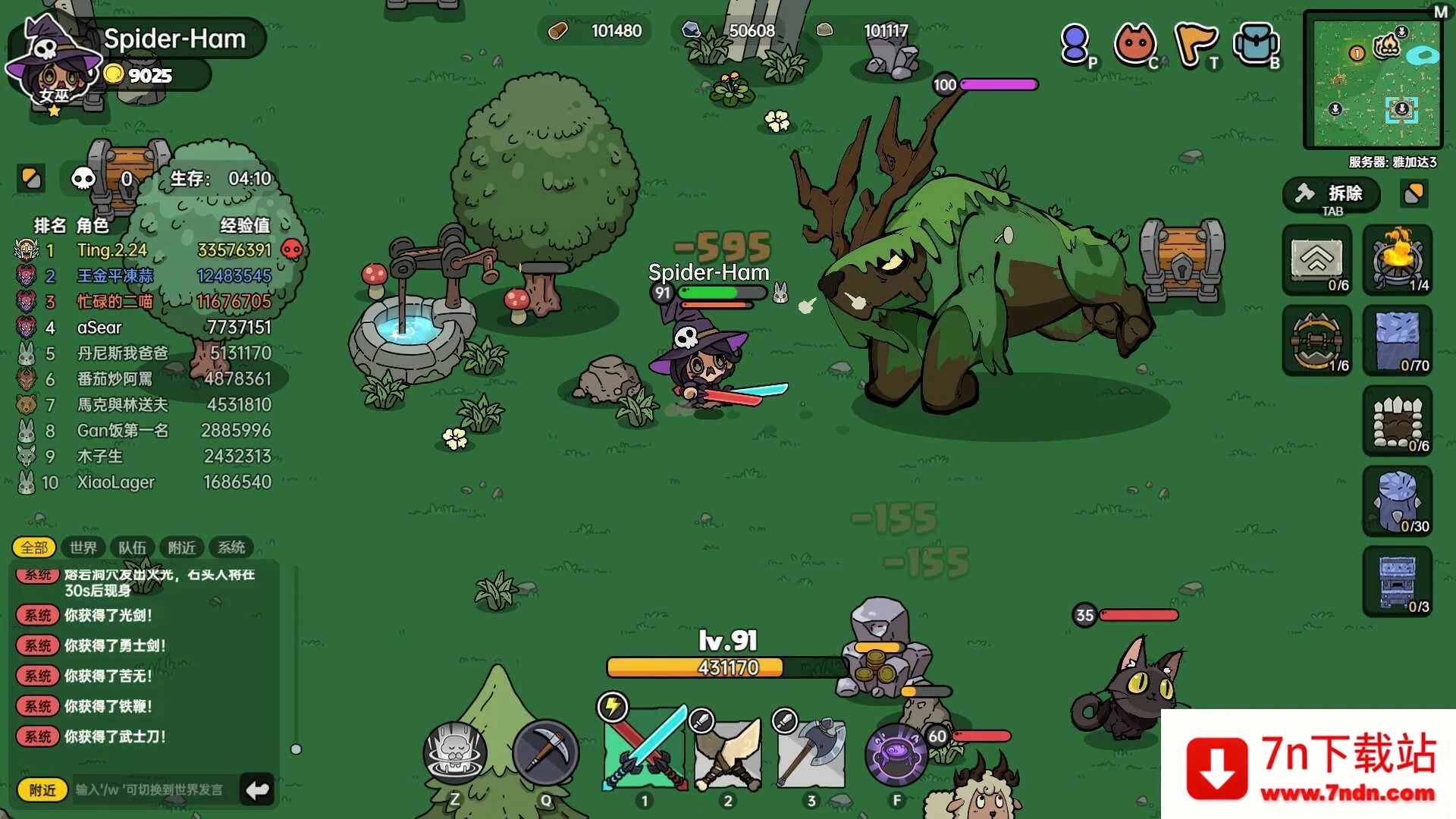The height and width of the screenshot is (819, 1456).
Task: Select the bear trap build item (1/6)
Action: click(1317, 341)
